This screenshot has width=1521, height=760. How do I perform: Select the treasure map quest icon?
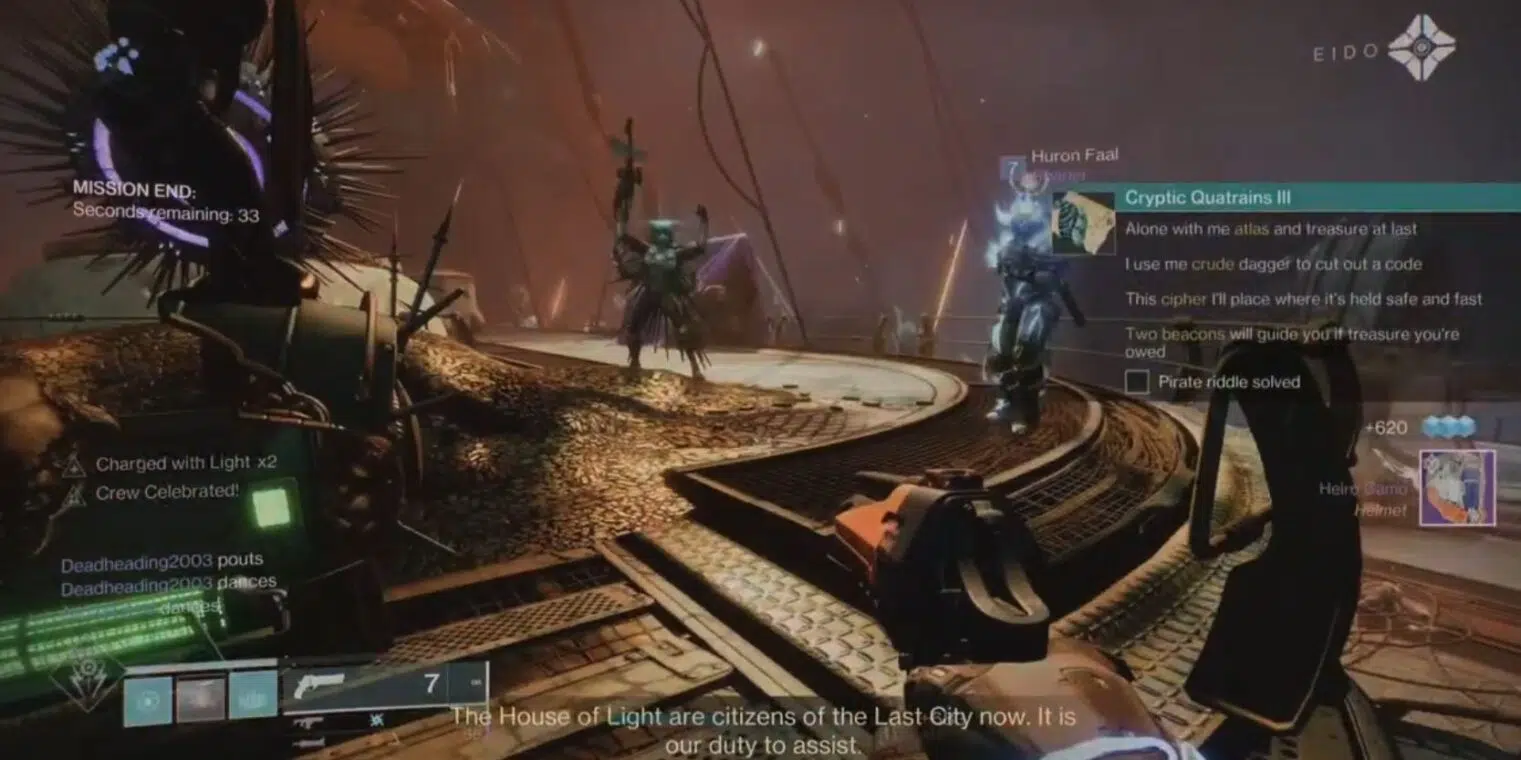coord(1083,222)
